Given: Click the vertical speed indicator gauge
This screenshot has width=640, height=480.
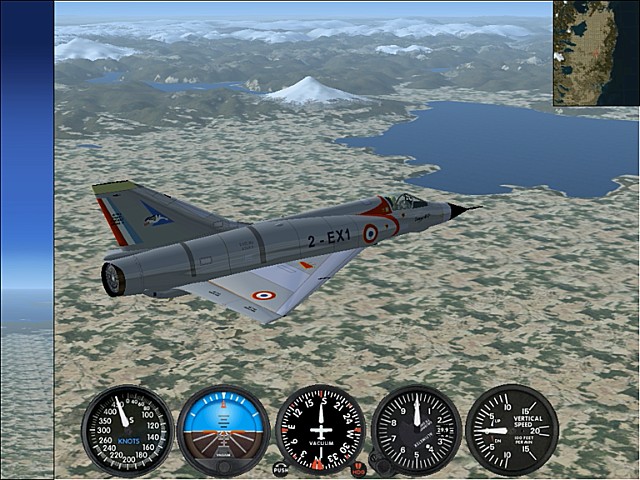Looking at the screenshot, I should [x=512, y=430].
